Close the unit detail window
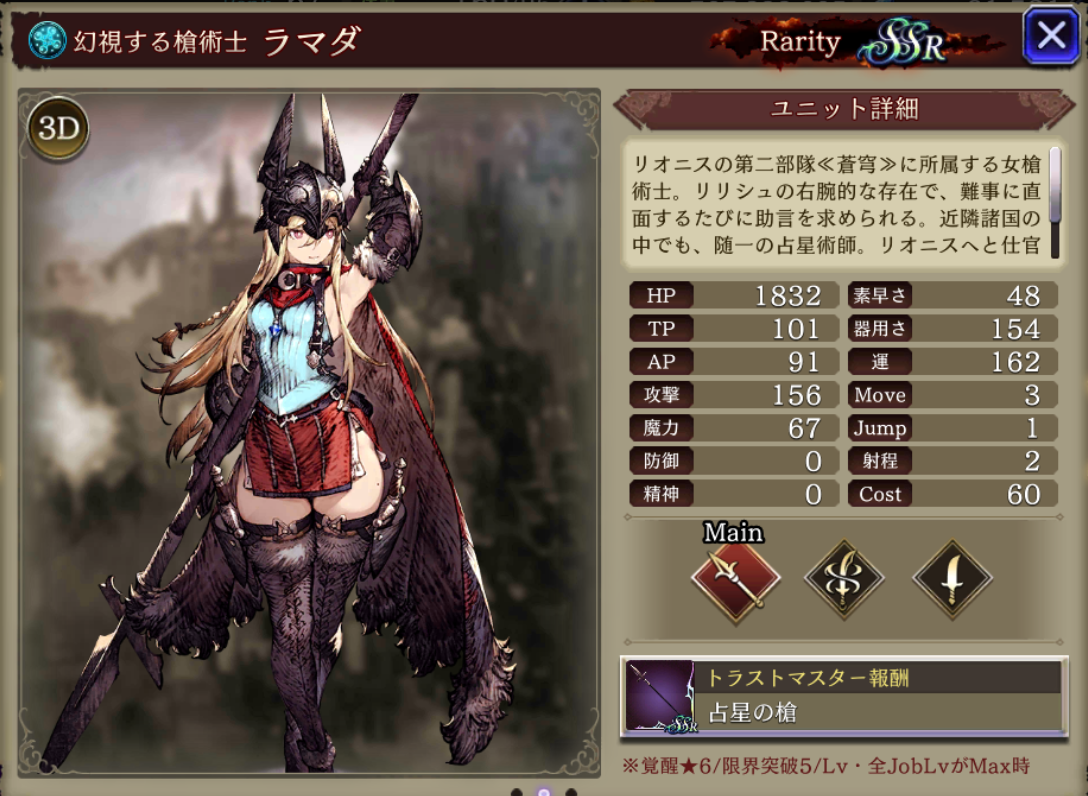This screenshot has width=1088, height=796. coord(1051,37)
